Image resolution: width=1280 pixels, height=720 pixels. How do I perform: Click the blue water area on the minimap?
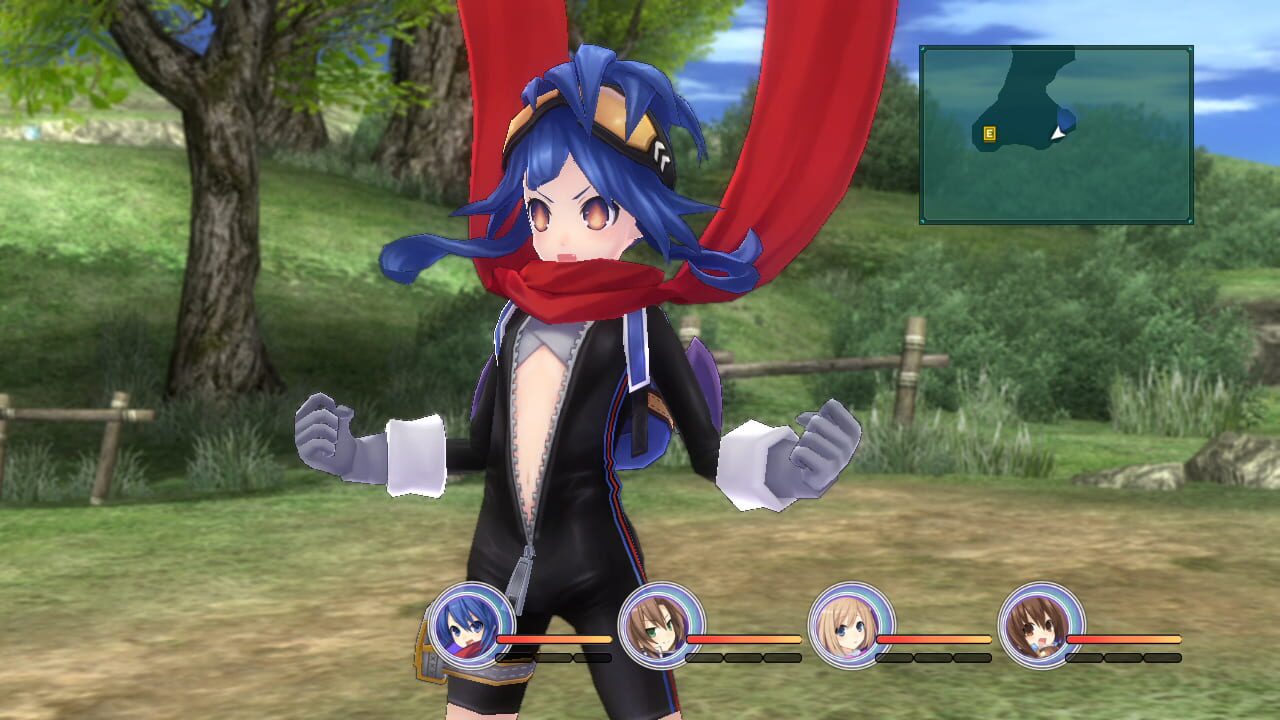point(1067,119)
